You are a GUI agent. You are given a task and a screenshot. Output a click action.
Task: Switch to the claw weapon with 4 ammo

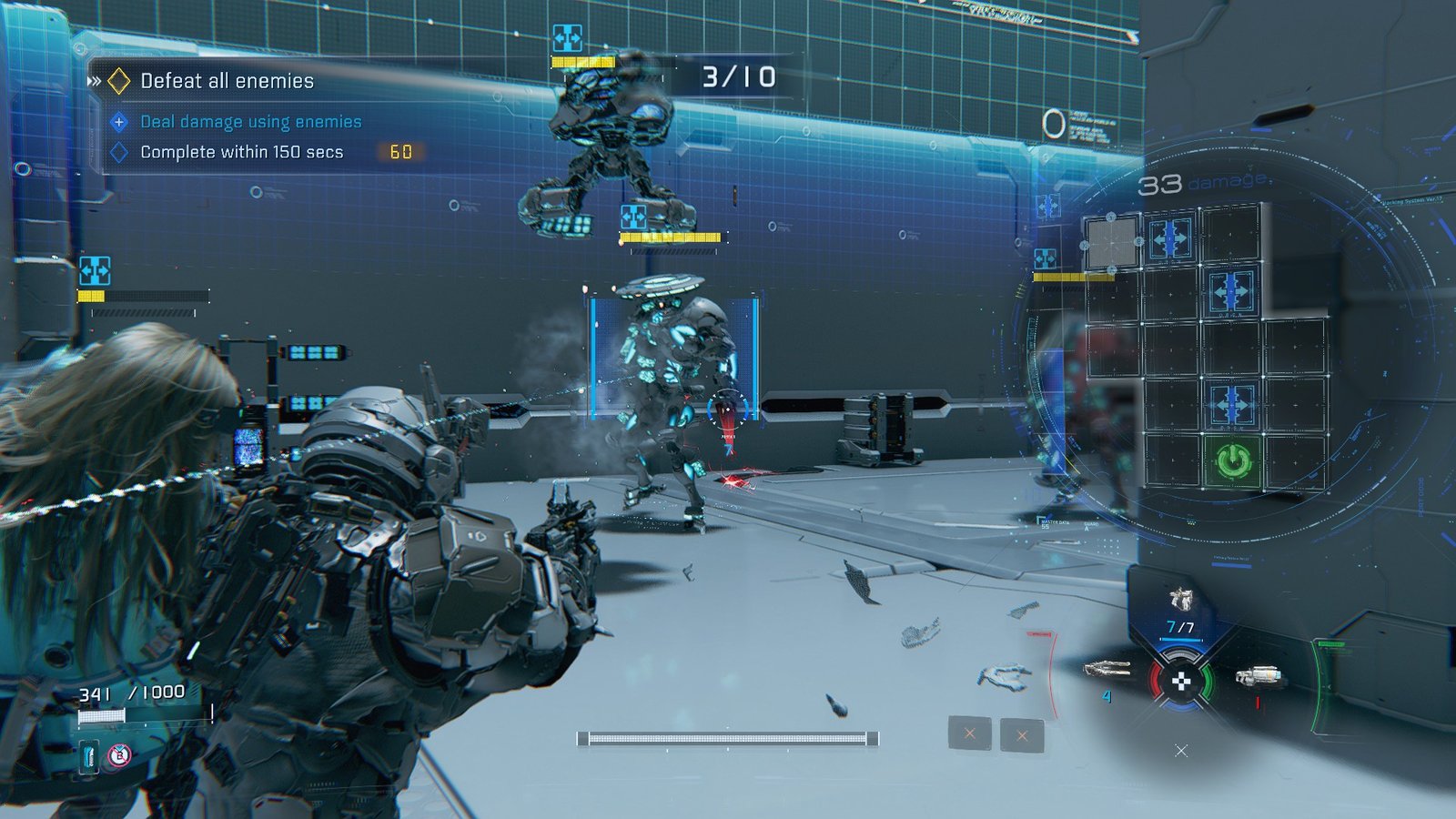[x=1107, y=670]
